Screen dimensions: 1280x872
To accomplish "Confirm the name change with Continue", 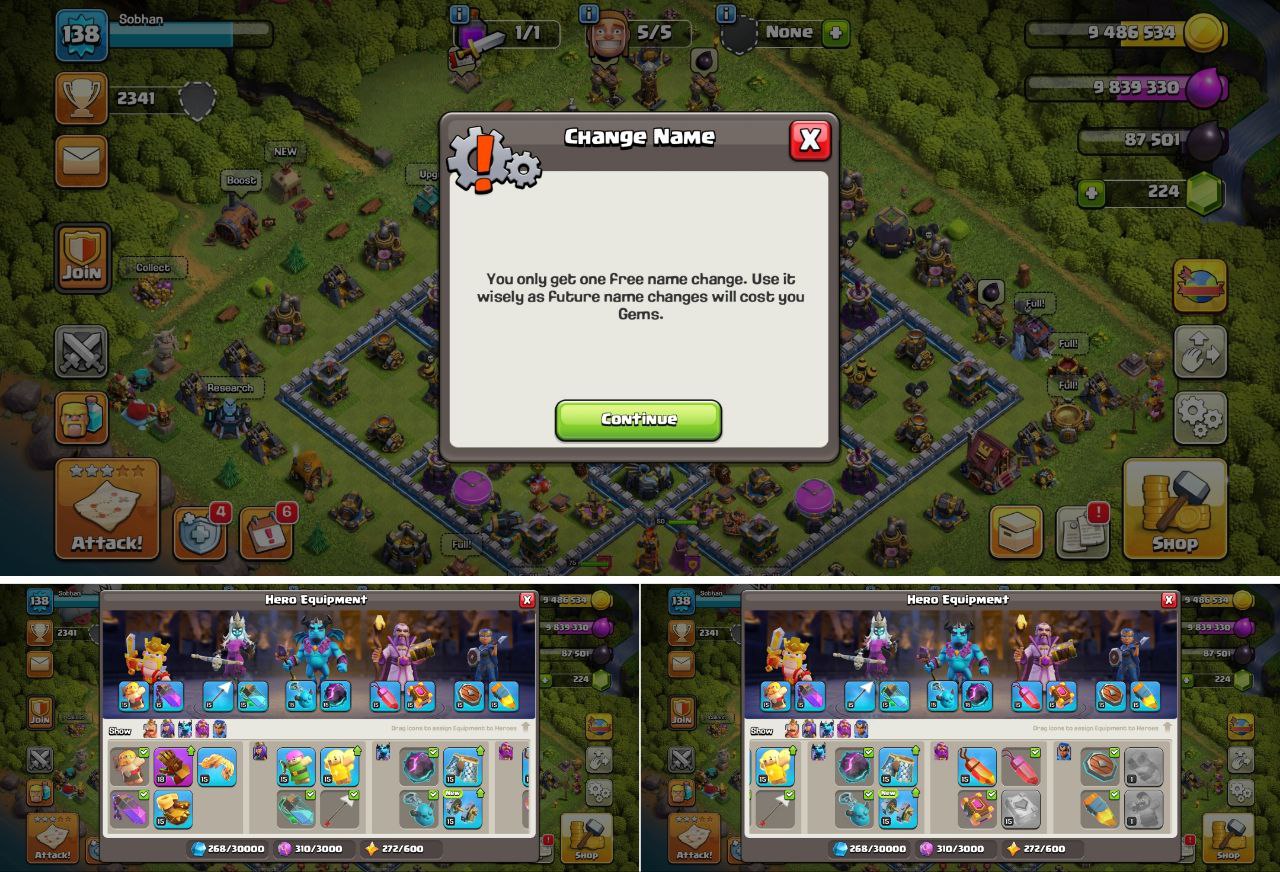I will pyautogui.click(x=638, y=420).
